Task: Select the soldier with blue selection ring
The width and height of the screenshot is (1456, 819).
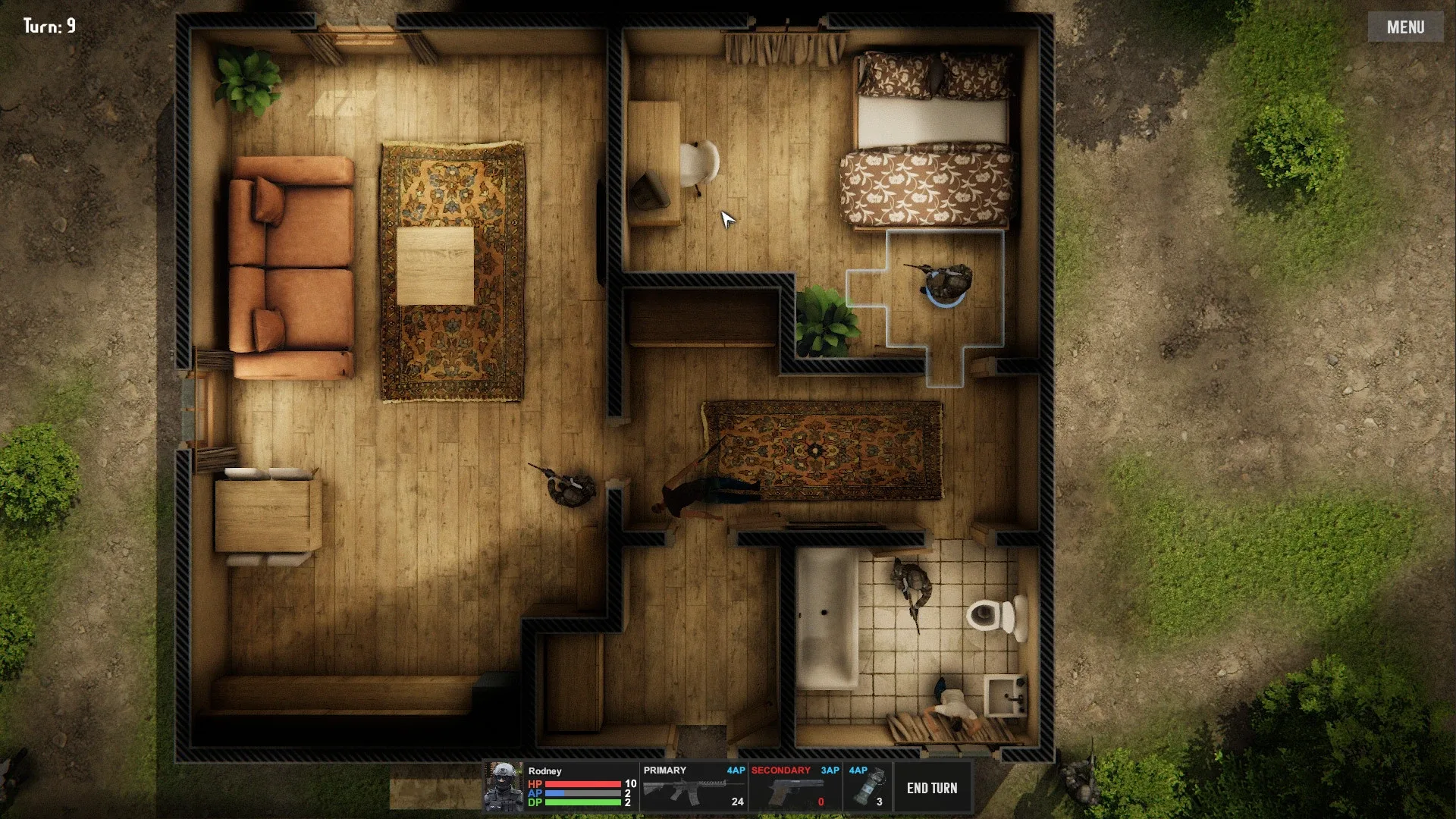Action: point(947,283)
